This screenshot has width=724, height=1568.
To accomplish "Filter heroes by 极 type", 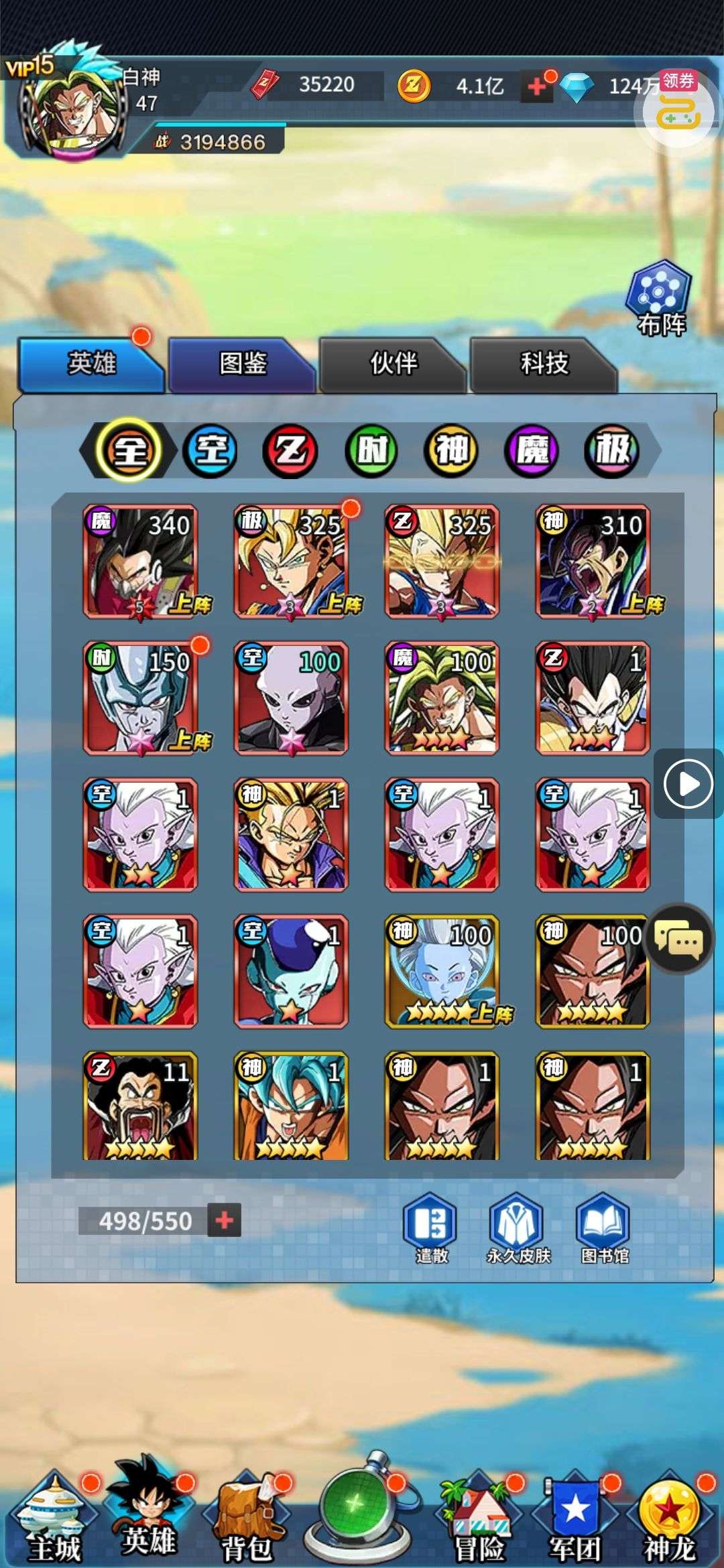I will pos(611,450).
